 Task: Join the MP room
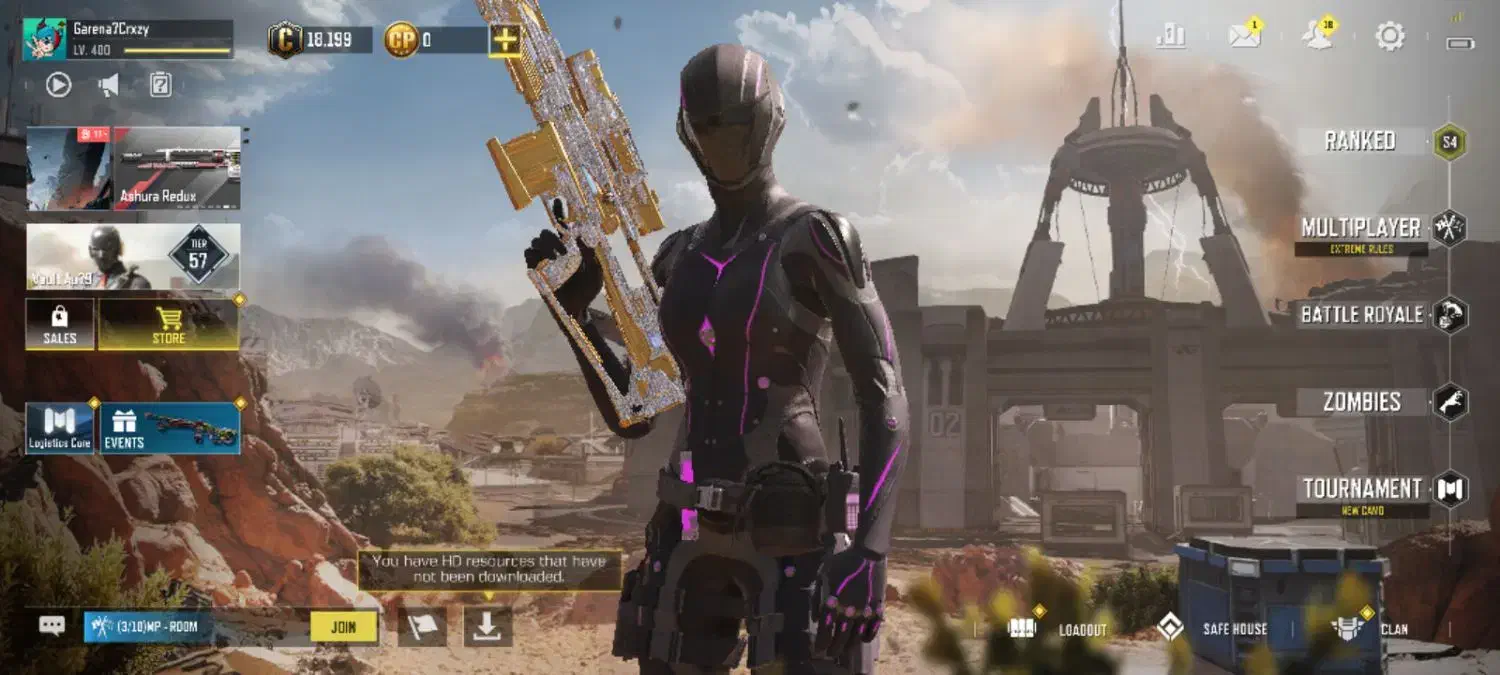click(x=343, y=627)
